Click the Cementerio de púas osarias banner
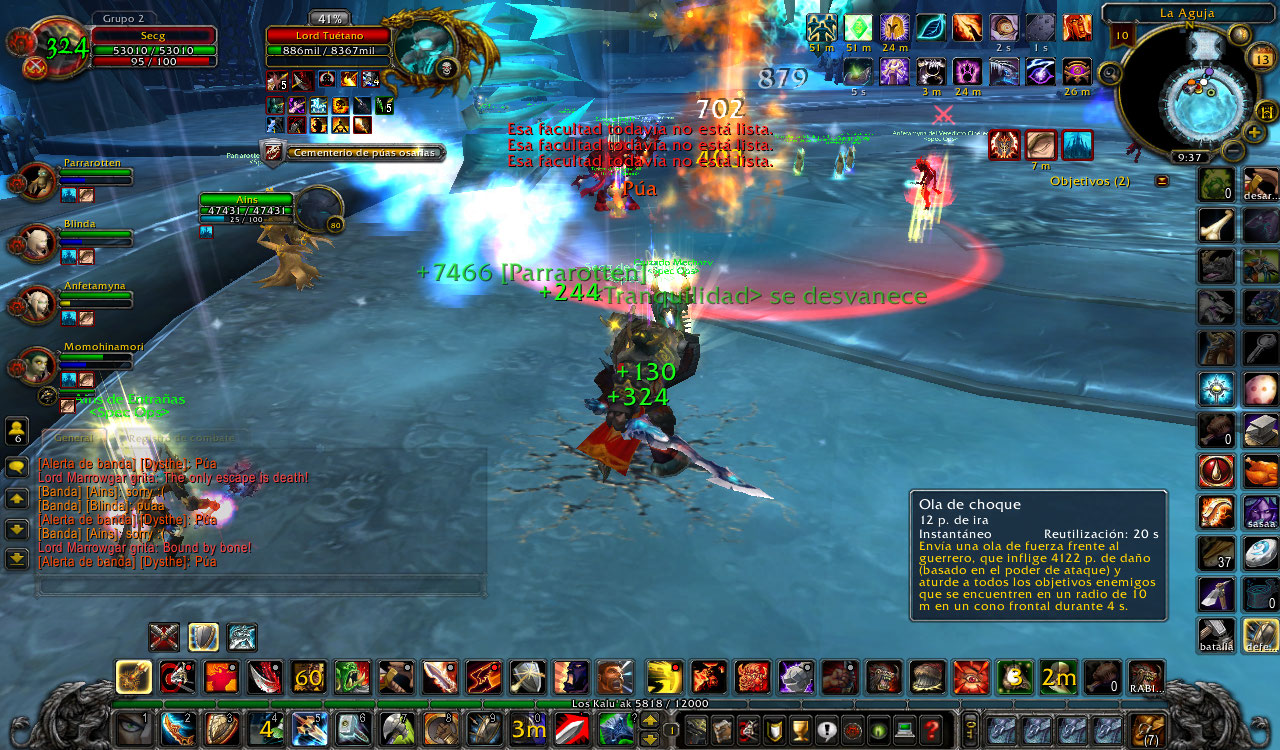This screenshot has height=750, width=1280. [365, 152]
